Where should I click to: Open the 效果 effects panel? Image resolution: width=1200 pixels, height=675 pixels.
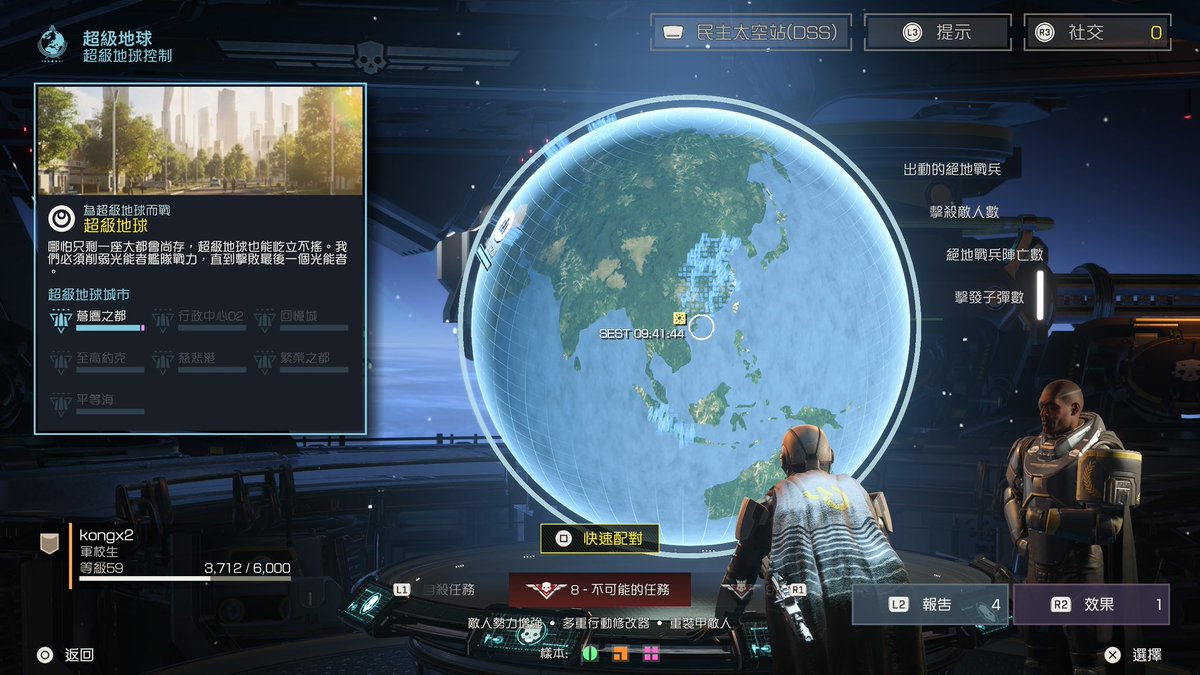tap(1091, 605)
